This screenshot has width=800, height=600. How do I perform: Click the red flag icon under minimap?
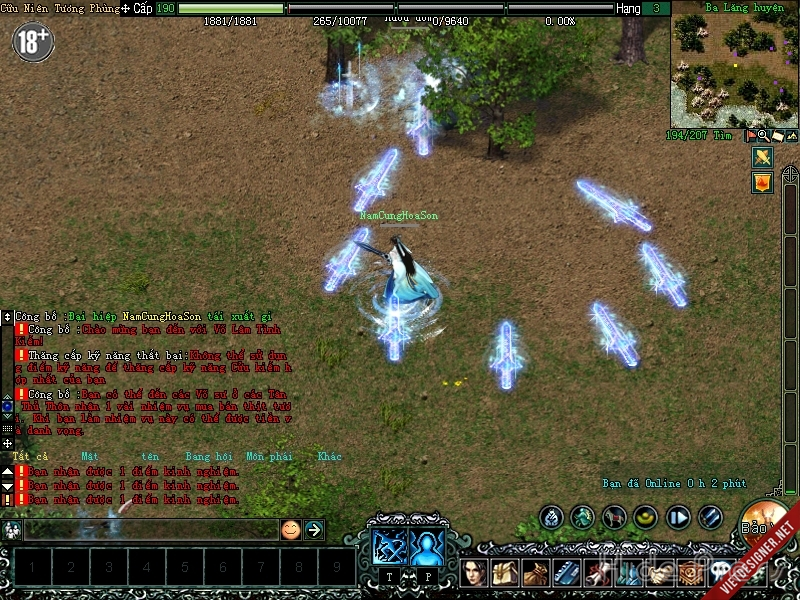tap(749, 135)
